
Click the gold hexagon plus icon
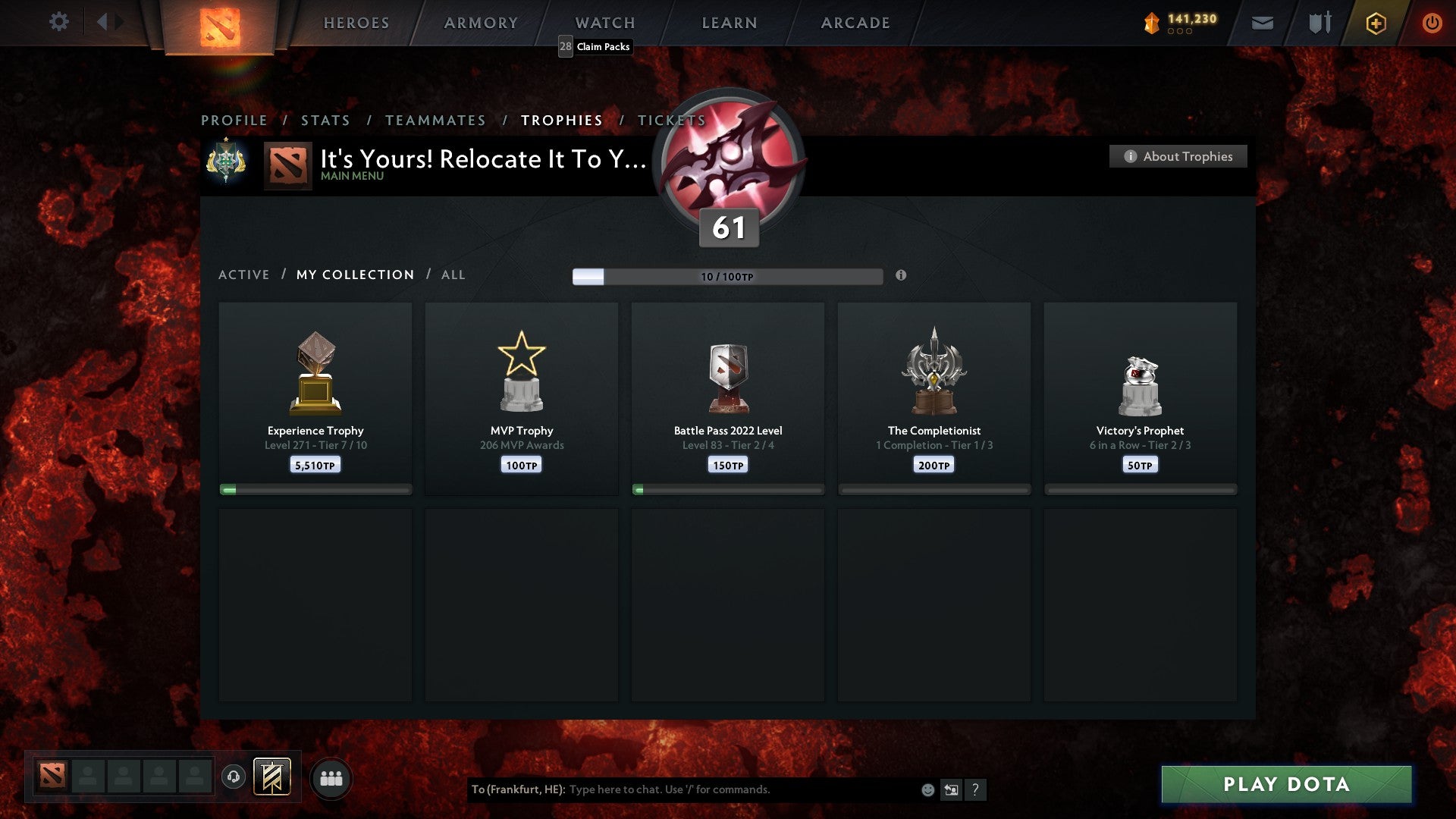coord(1376,23)
